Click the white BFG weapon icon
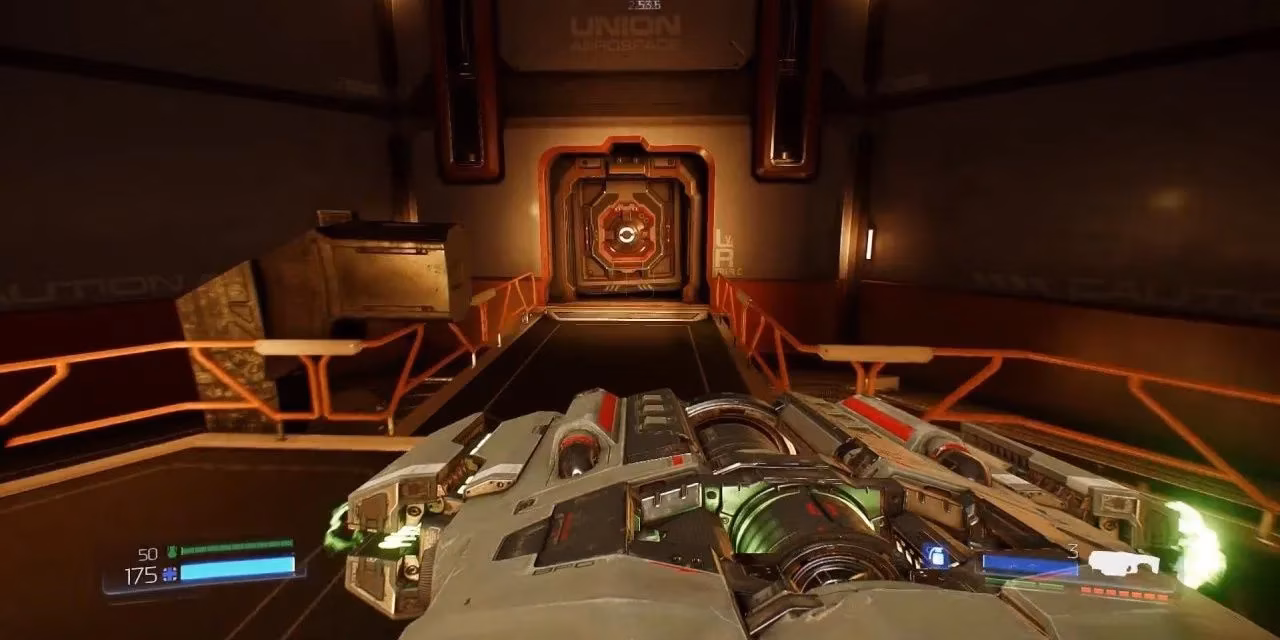 coord(1122,563)
